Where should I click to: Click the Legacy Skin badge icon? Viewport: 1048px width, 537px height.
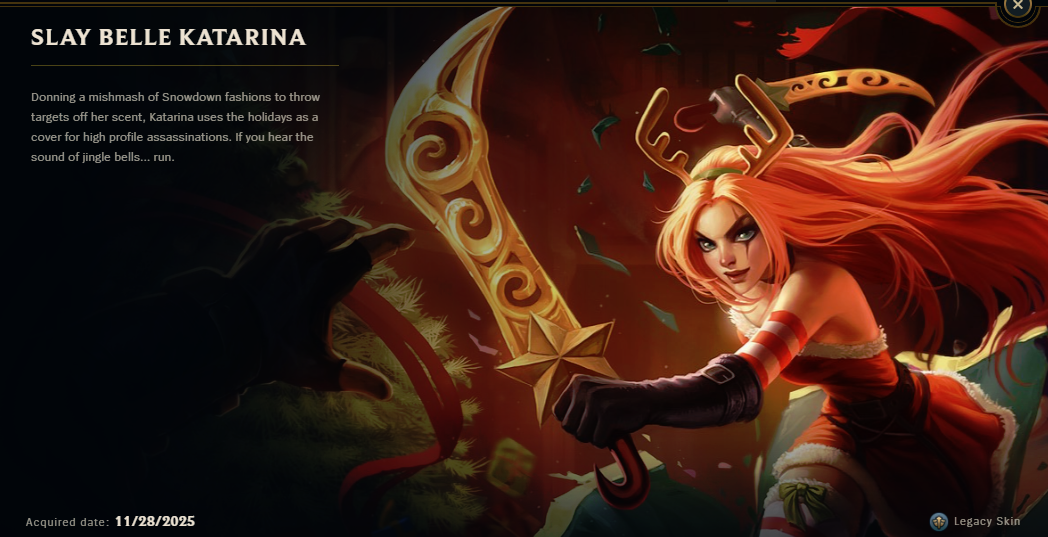coord(938,521)
